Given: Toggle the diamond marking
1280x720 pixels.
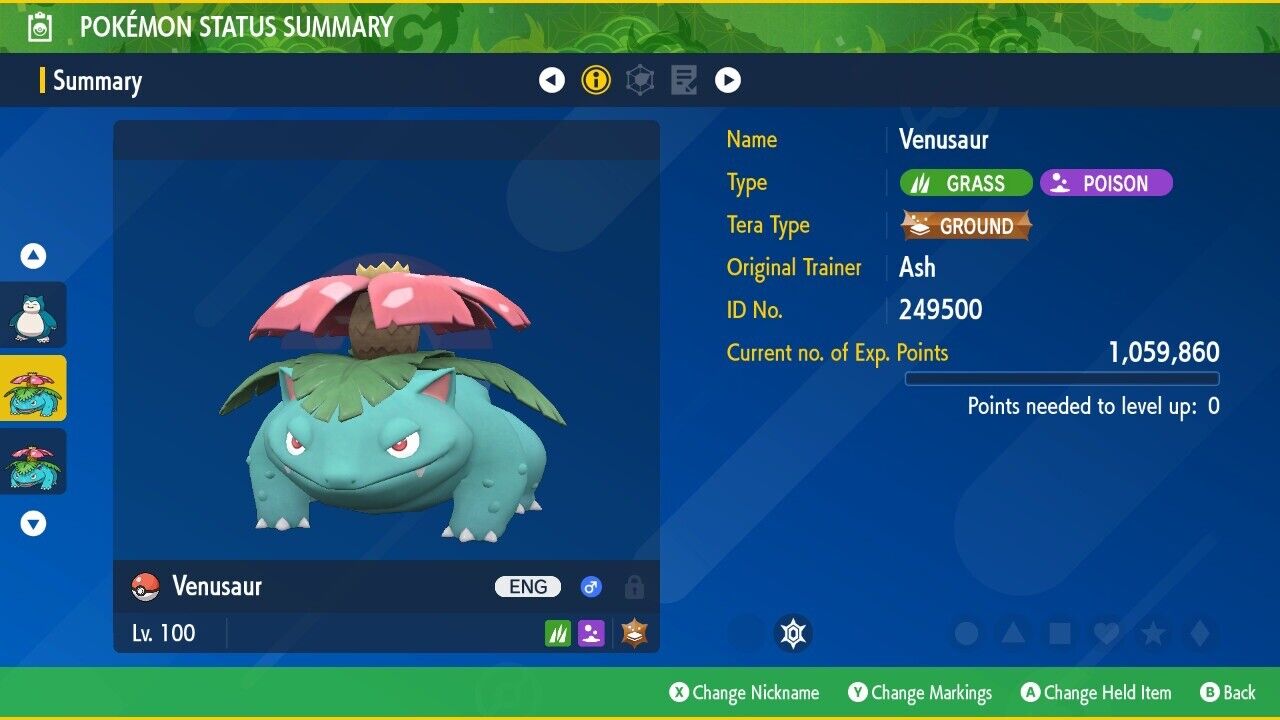Looking at the screenshot, I should point(1200,634).
